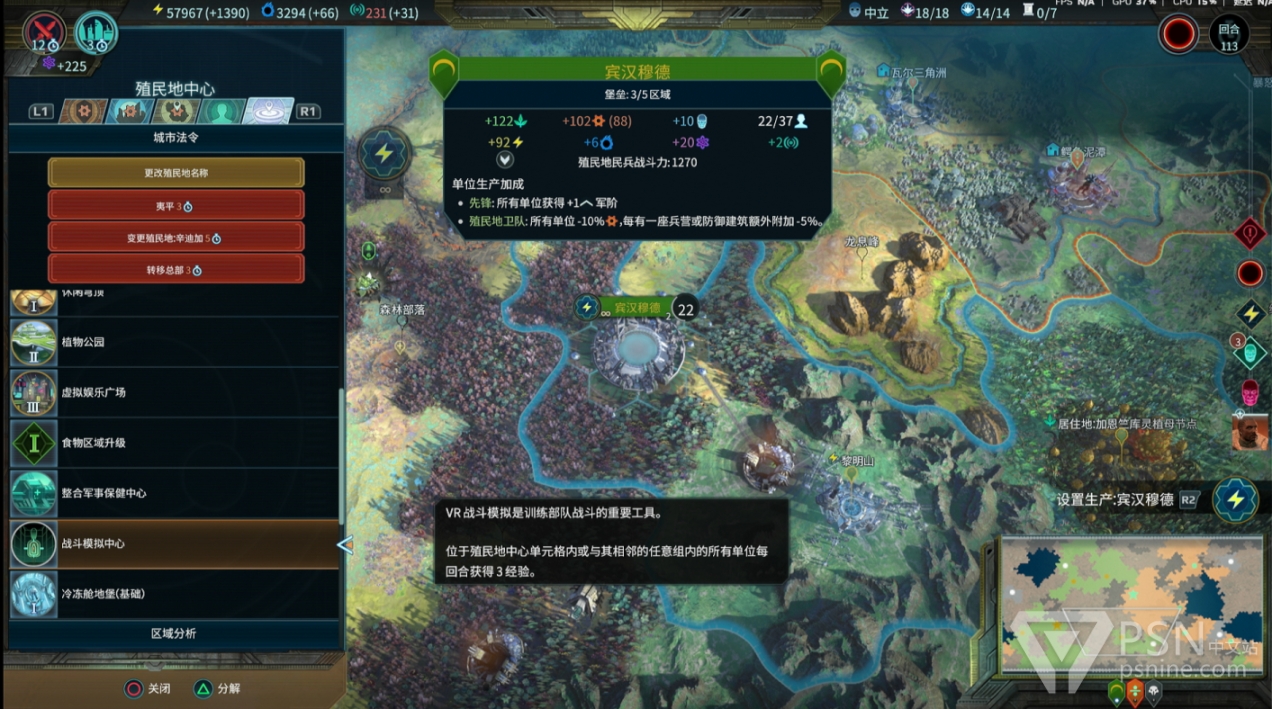Click the 战斗模拟中心 highlighted row

coord(174,544)
